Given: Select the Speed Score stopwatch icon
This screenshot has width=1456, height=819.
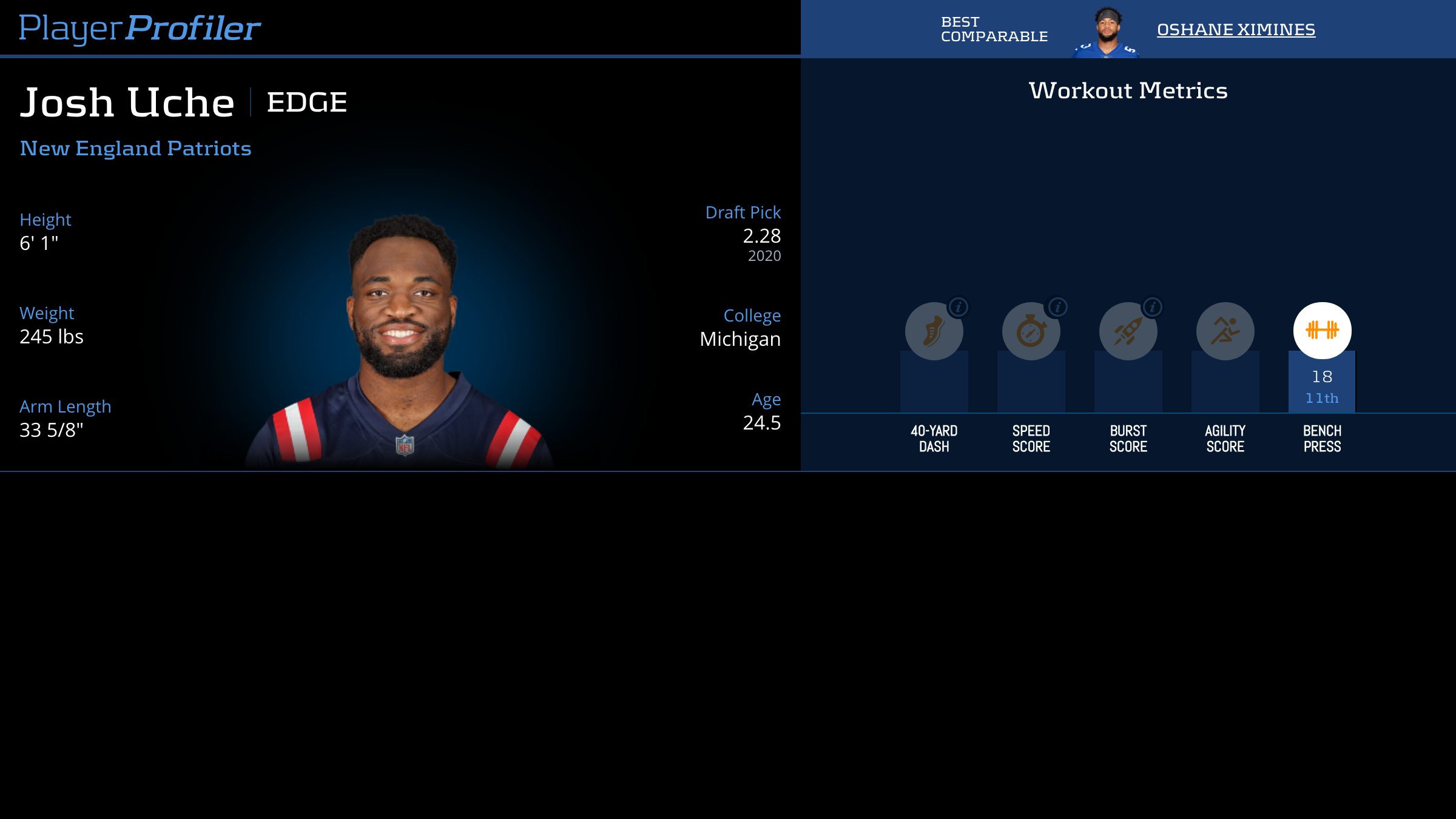Looking at the screenshot, I should coord(1030,332).
